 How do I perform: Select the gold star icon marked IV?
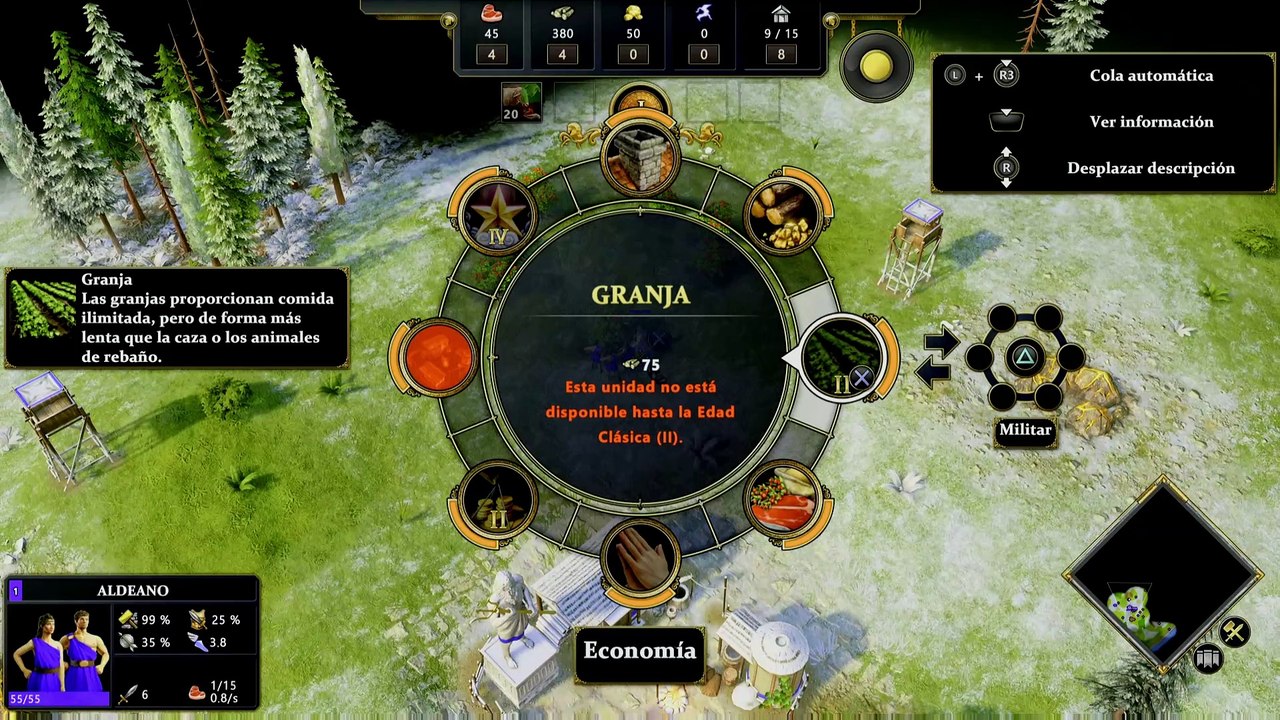(x=497, y=214)
